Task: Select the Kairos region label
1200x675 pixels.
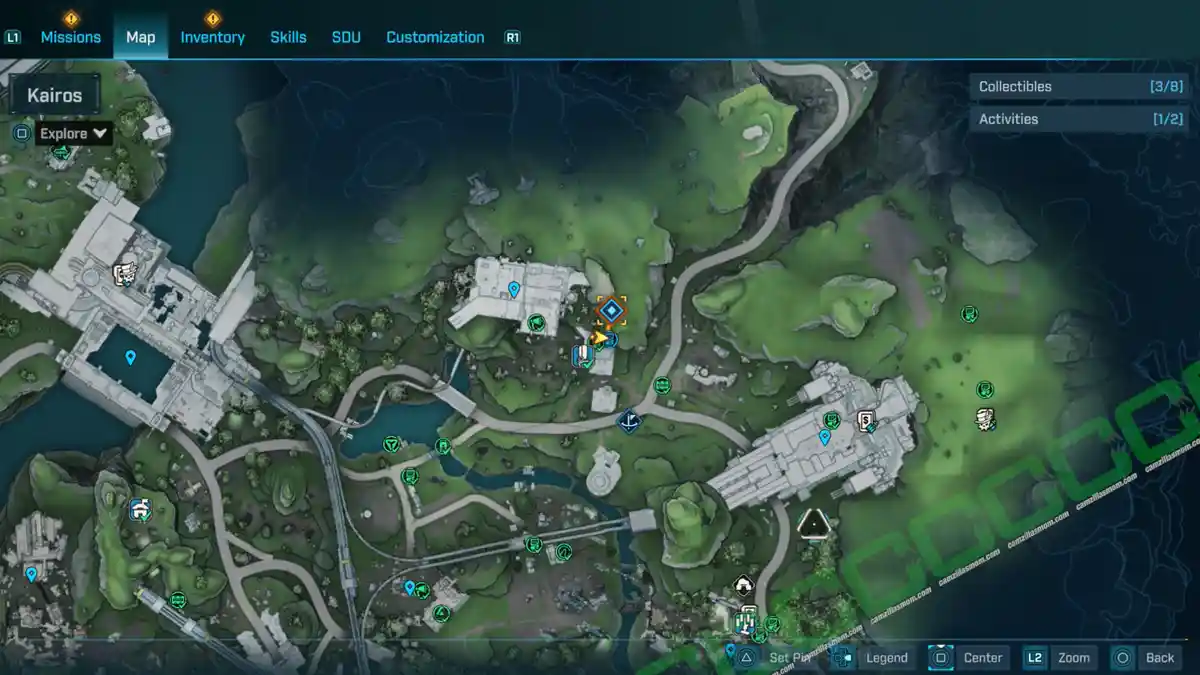Action: point(55,96)
